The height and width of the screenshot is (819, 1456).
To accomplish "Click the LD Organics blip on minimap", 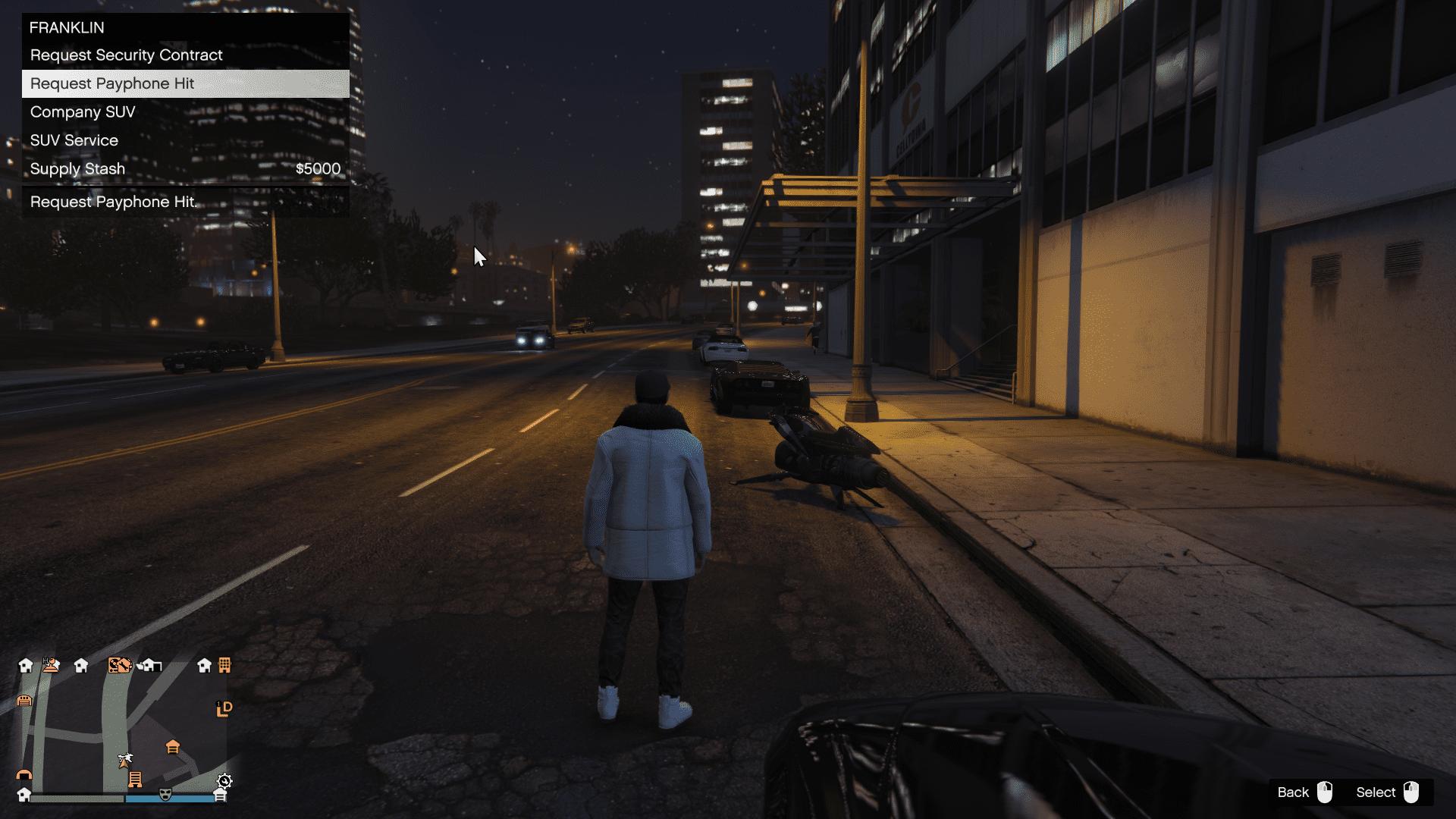I will coord(224,709).
